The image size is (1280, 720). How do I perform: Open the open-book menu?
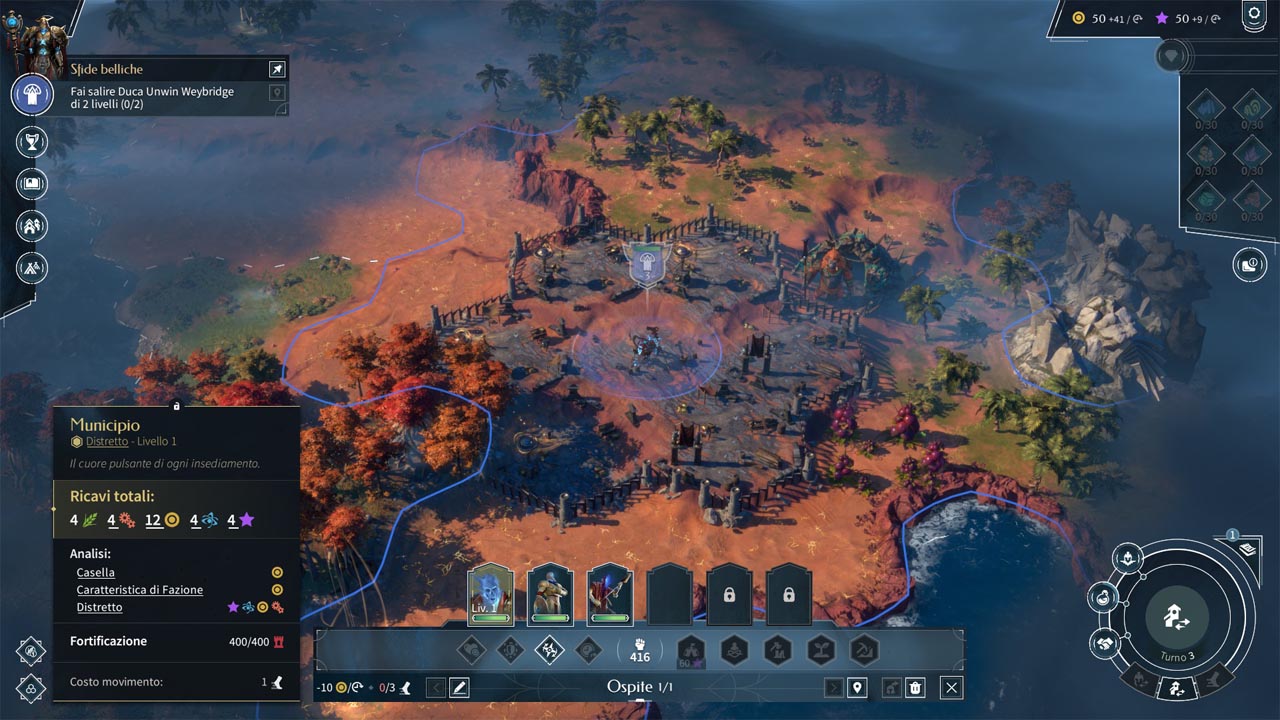pyautogui.click(x=32, y=184)
